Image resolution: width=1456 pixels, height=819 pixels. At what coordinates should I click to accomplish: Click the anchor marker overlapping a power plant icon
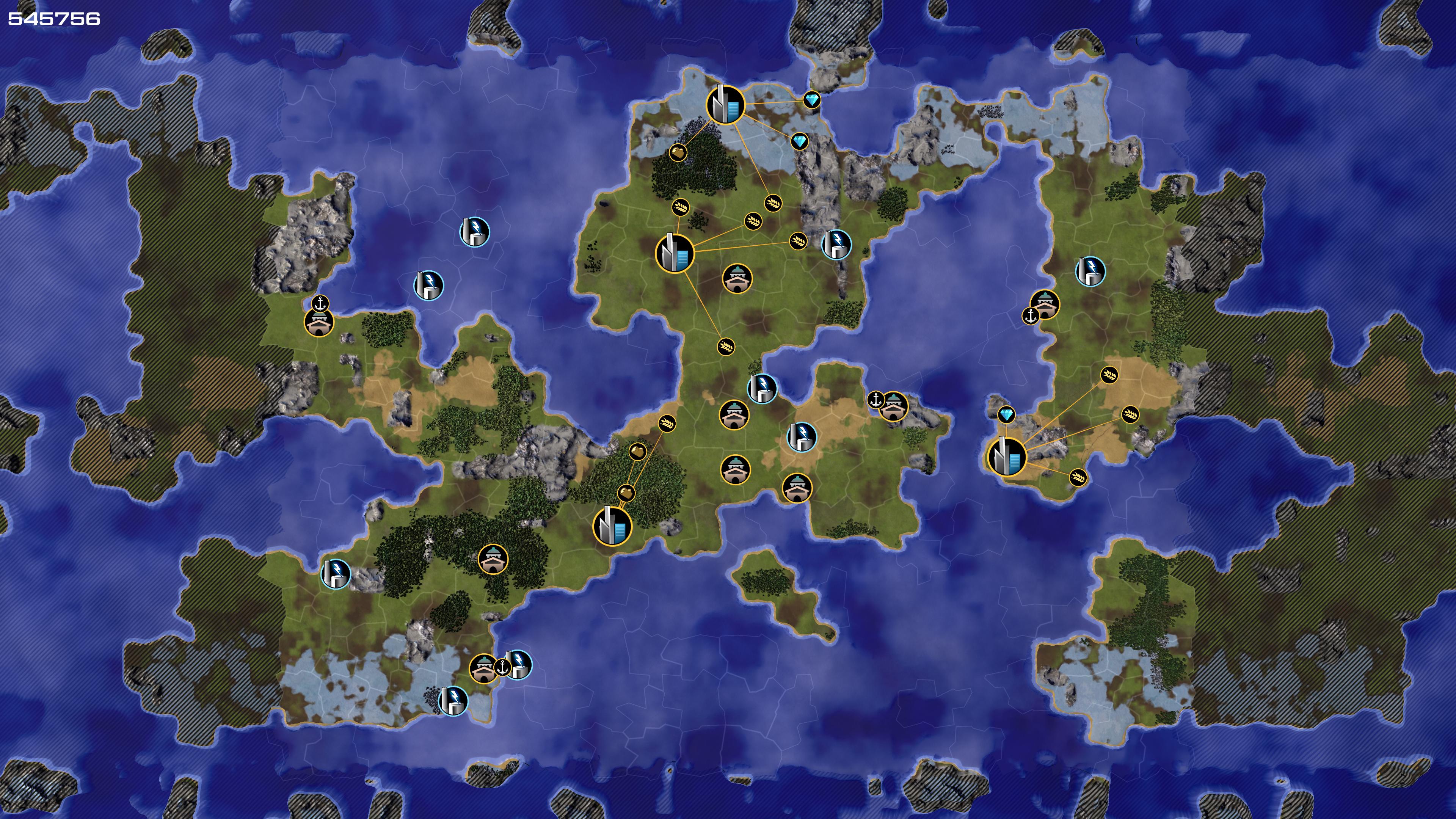(502, 667)
